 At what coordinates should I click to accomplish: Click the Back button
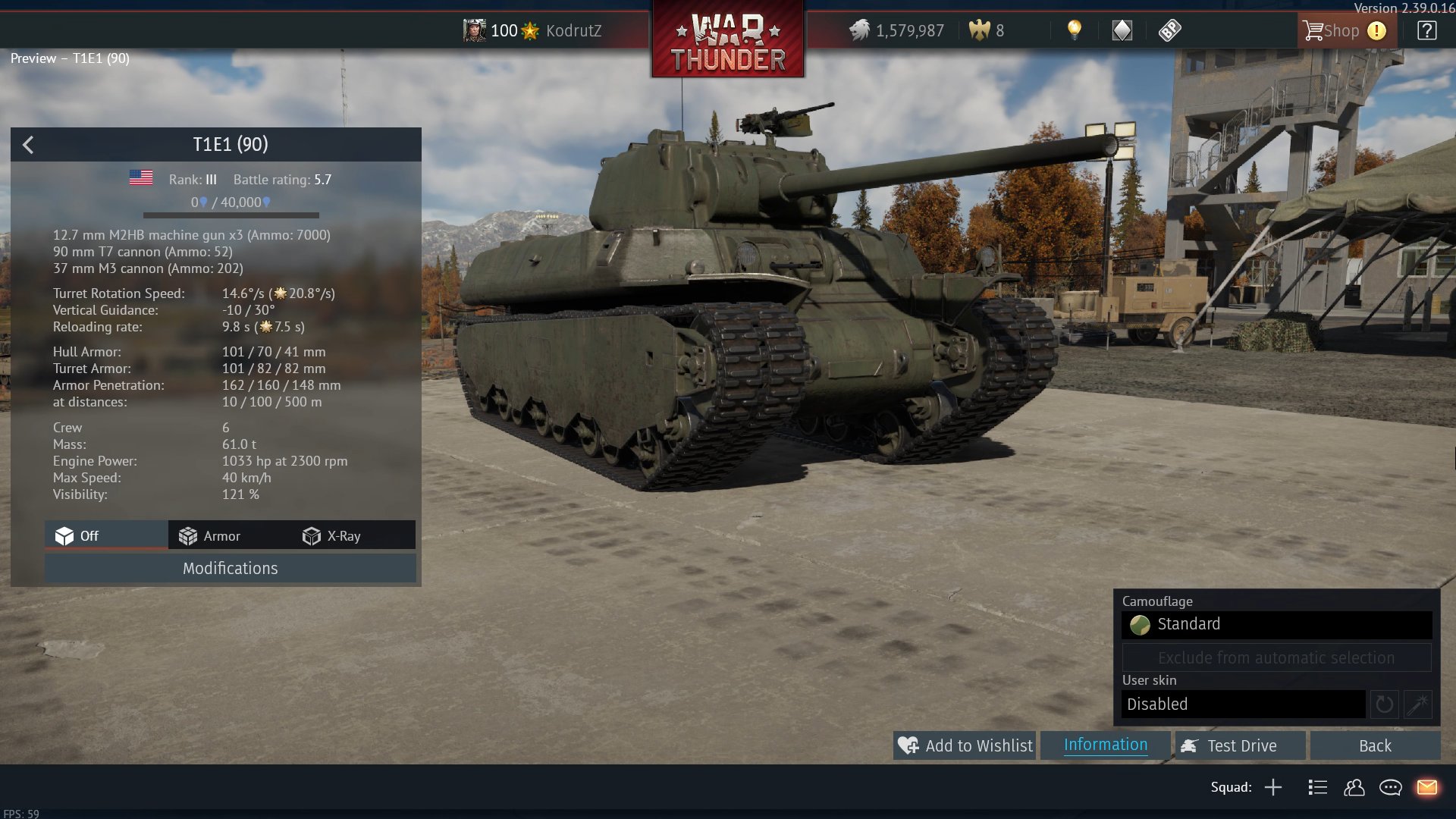1374,745
